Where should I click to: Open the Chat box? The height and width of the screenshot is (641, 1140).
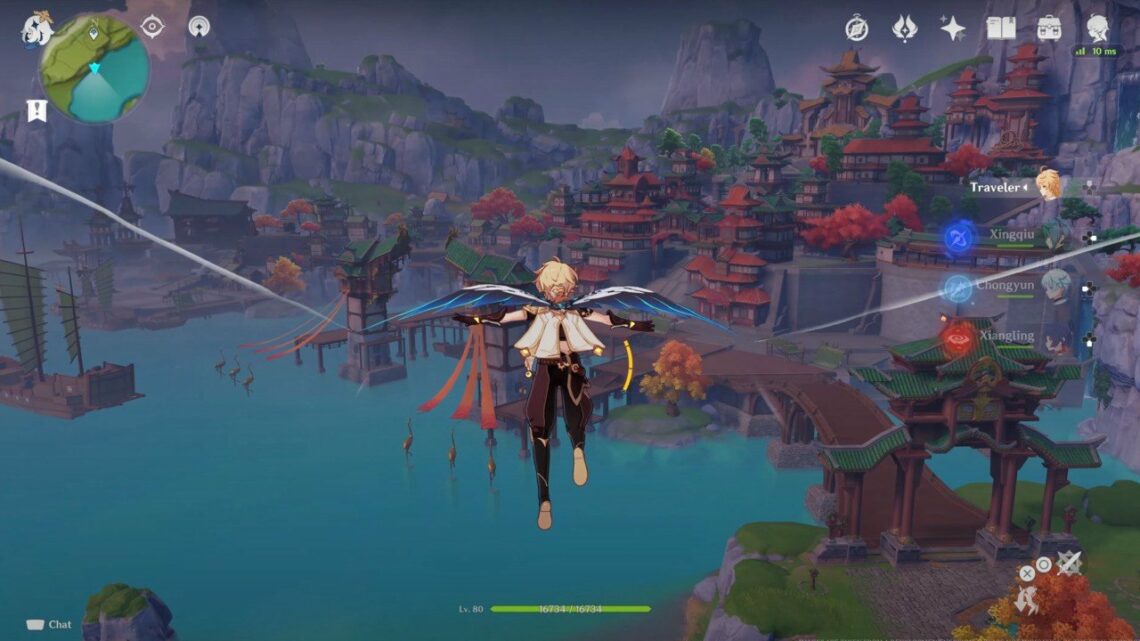(49, 624)
